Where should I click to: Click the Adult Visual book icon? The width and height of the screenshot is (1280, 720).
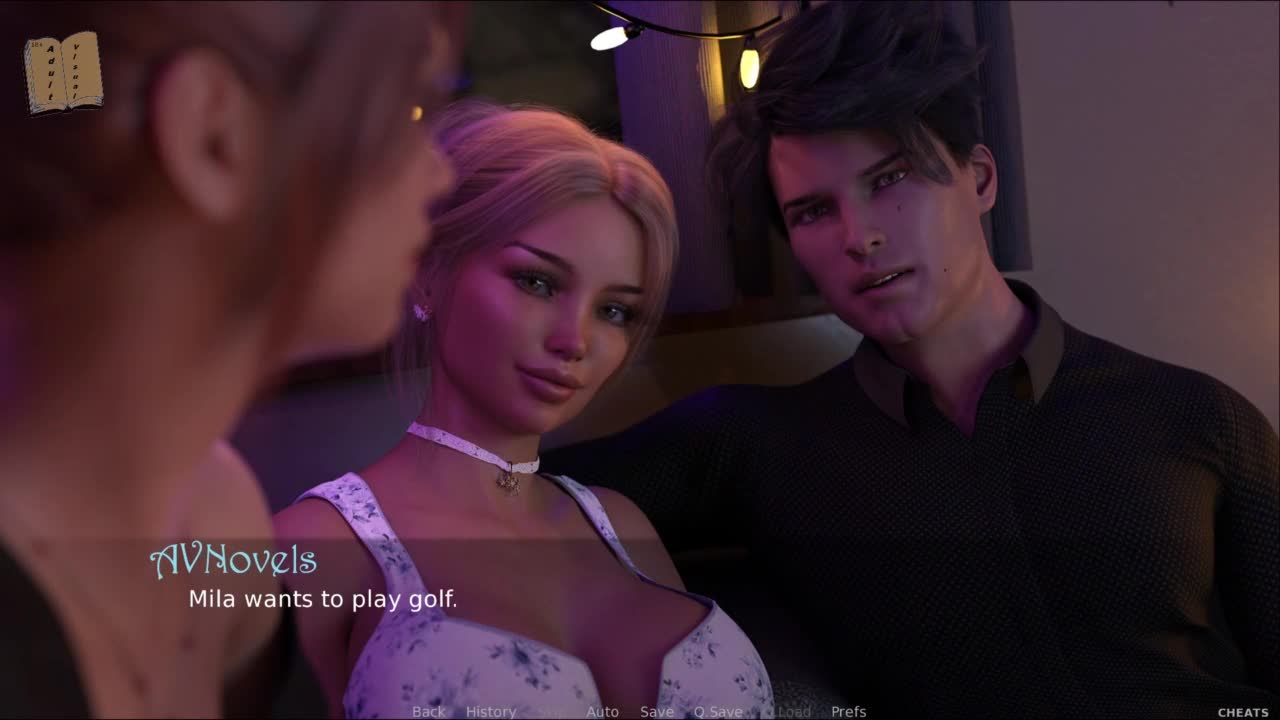click(63, 72)
